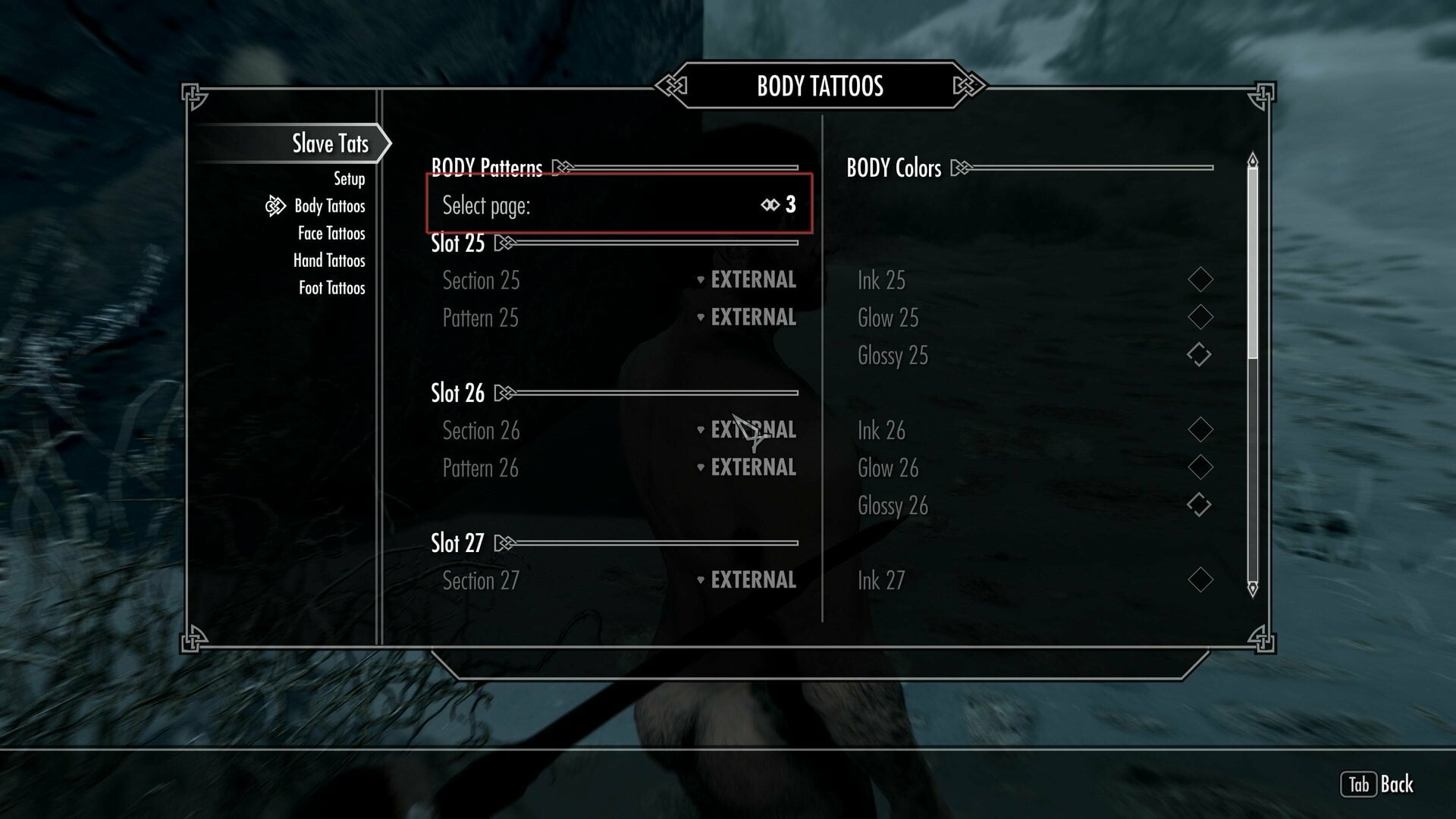
Task: Choose a Pattern 25 option
Action: pos(747,317)
